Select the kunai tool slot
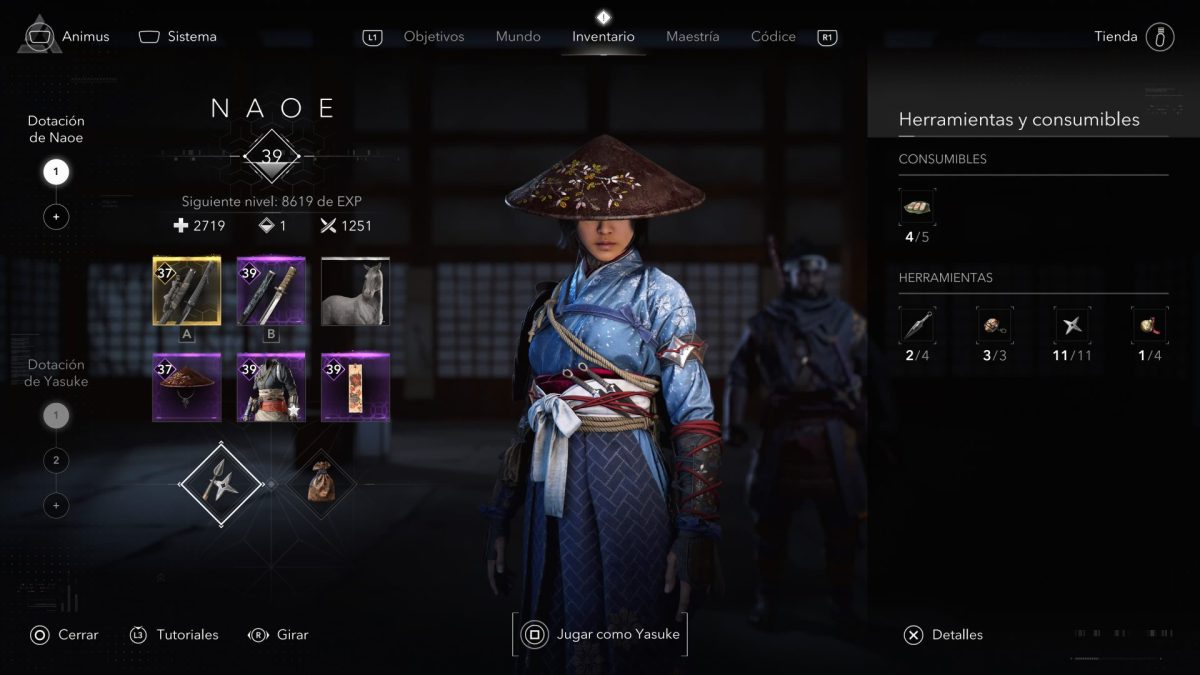This screenshot has height=675, width=1200. [x=917, y=325]
